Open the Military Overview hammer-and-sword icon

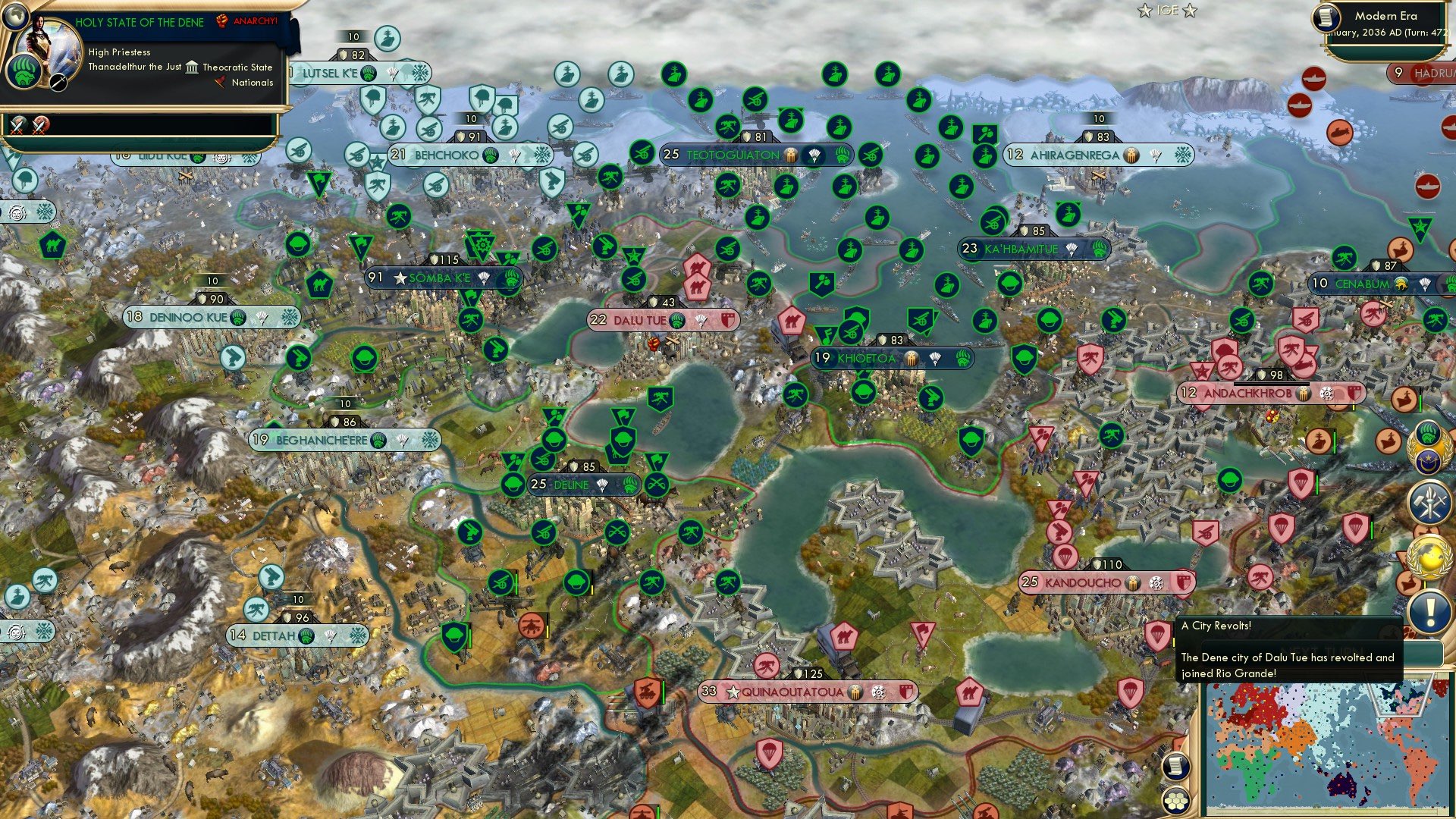click(x=1429, y=500)
